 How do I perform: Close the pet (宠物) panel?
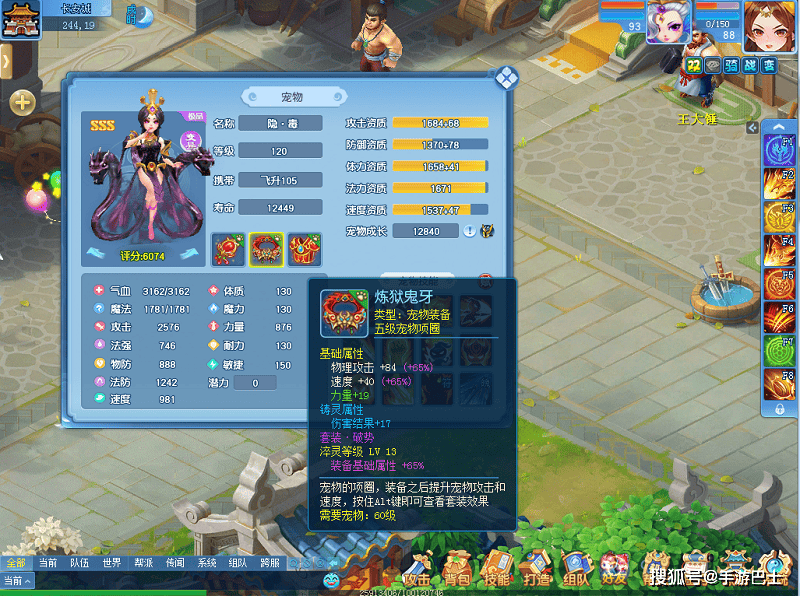pyautogui.click(x=506, y=78)
